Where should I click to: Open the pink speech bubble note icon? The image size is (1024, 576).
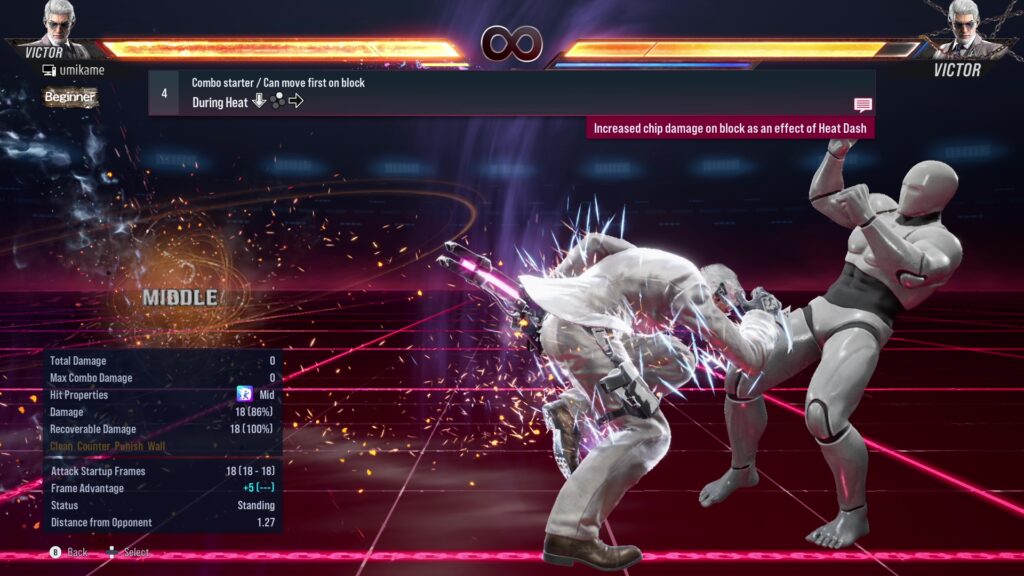(862, 105)
